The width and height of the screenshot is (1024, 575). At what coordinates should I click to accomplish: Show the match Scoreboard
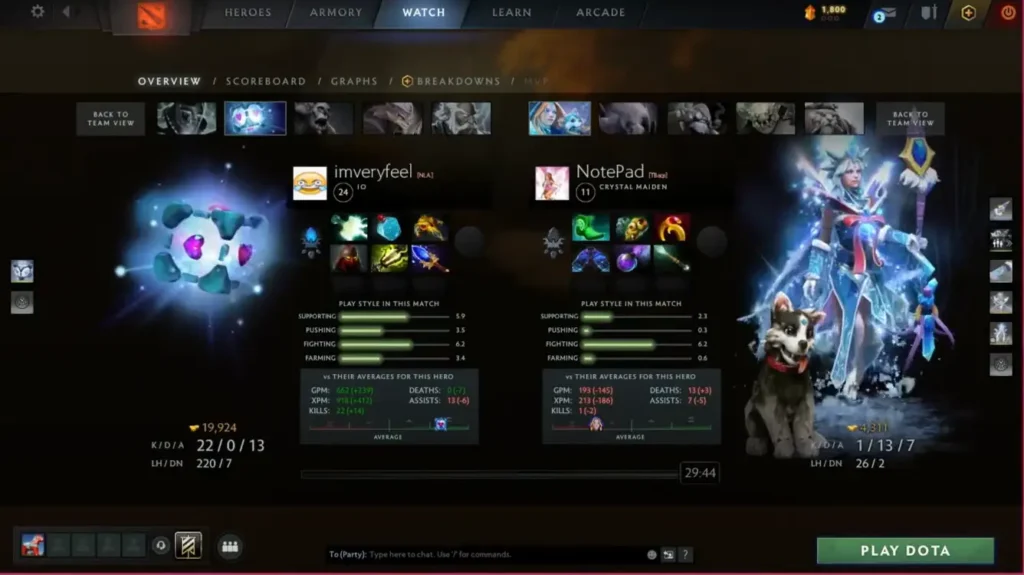coord(265,81)
